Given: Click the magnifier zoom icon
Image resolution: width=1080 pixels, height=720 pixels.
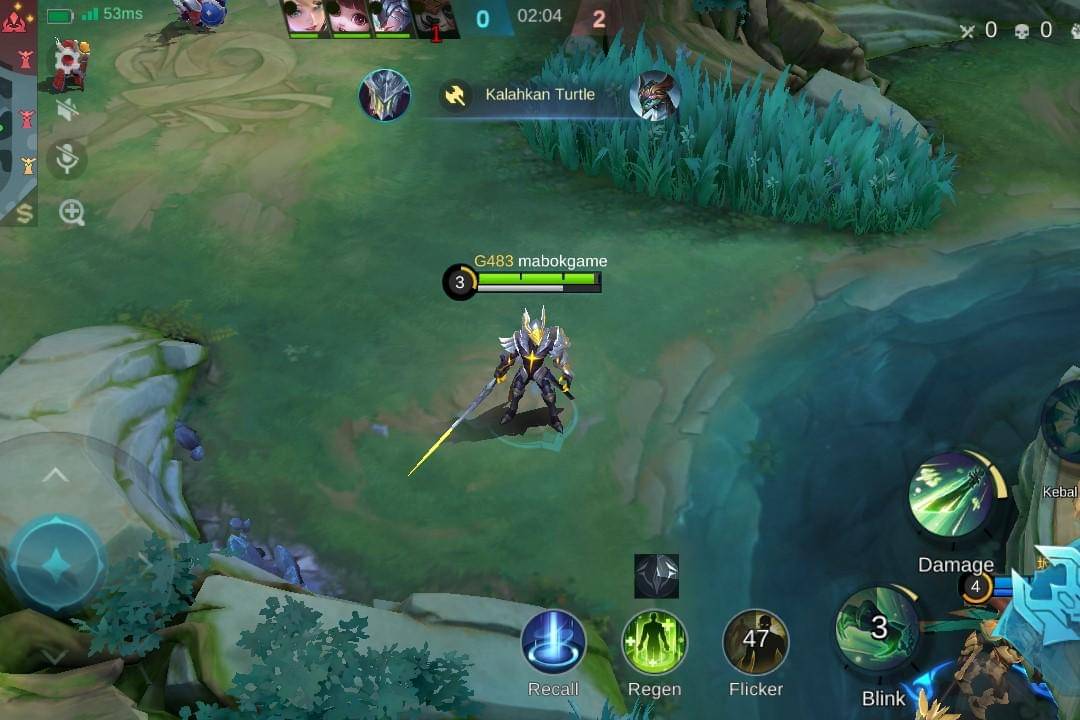Looking at the screenshot, I should [72, 212].
